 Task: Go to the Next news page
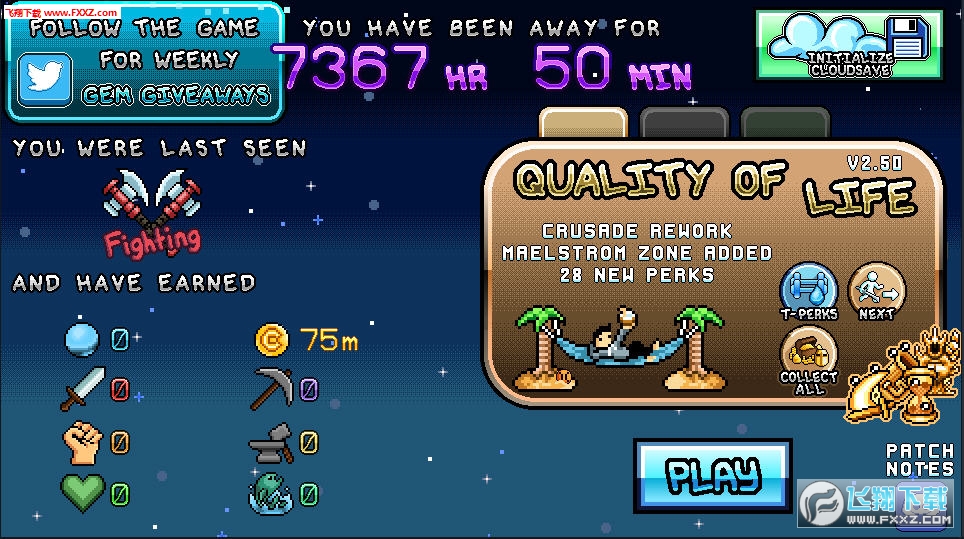(x=876, y=291)
